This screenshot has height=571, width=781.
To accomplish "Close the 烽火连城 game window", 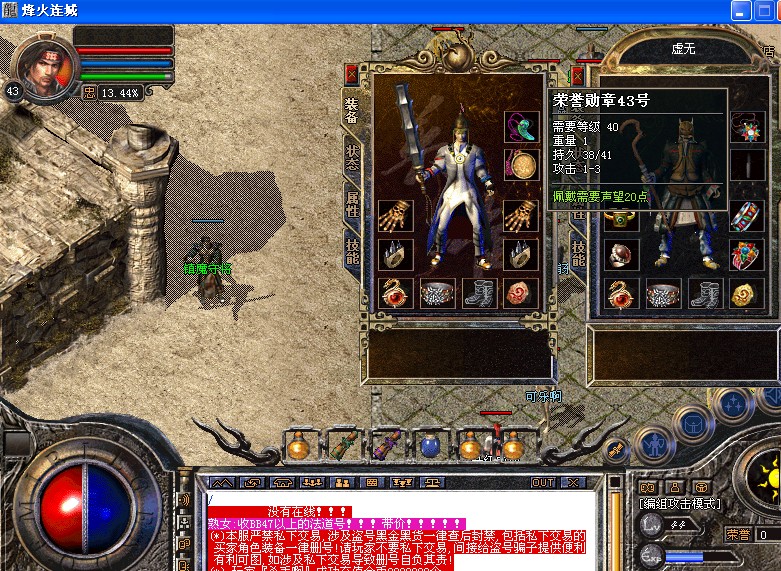I will click(x=768, y=11).
